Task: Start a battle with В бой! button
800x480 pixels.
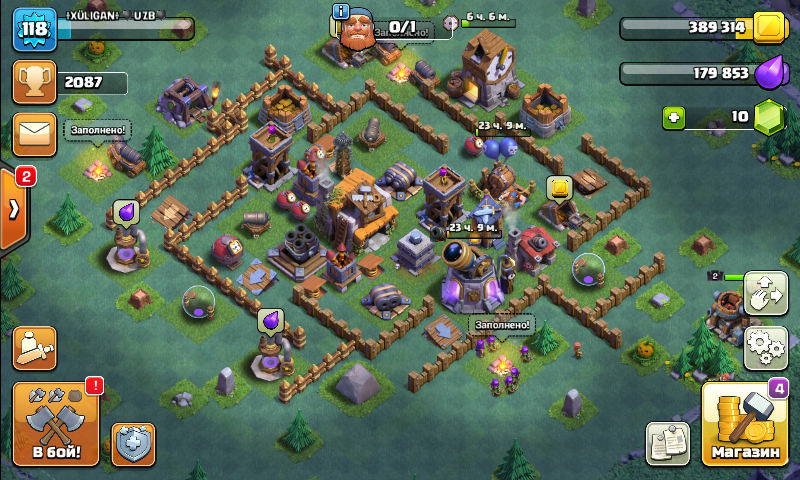Action: pos(56,423)
